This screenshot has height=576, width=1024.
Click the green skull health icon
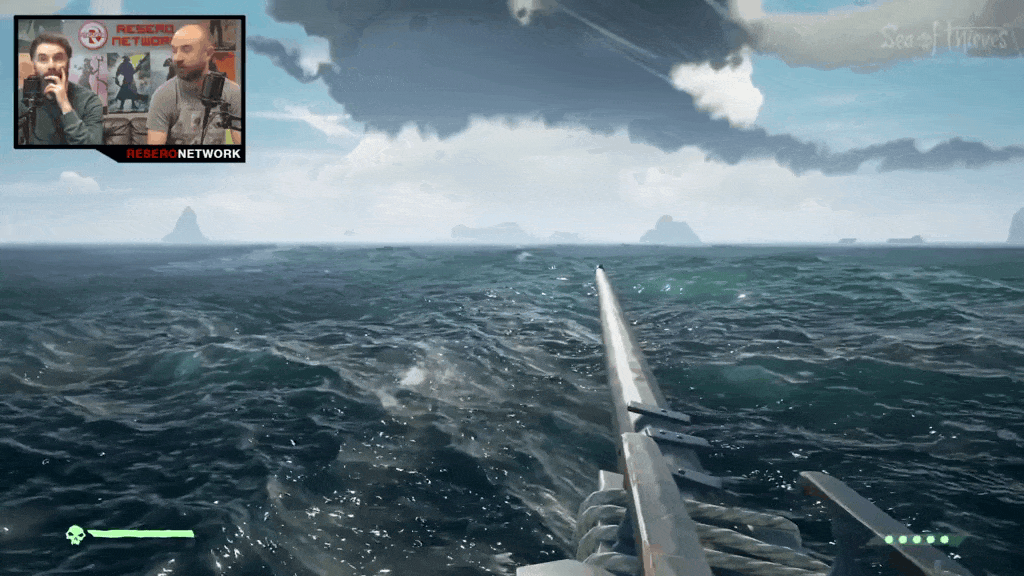pyautogui.click(x=75, y=535)
